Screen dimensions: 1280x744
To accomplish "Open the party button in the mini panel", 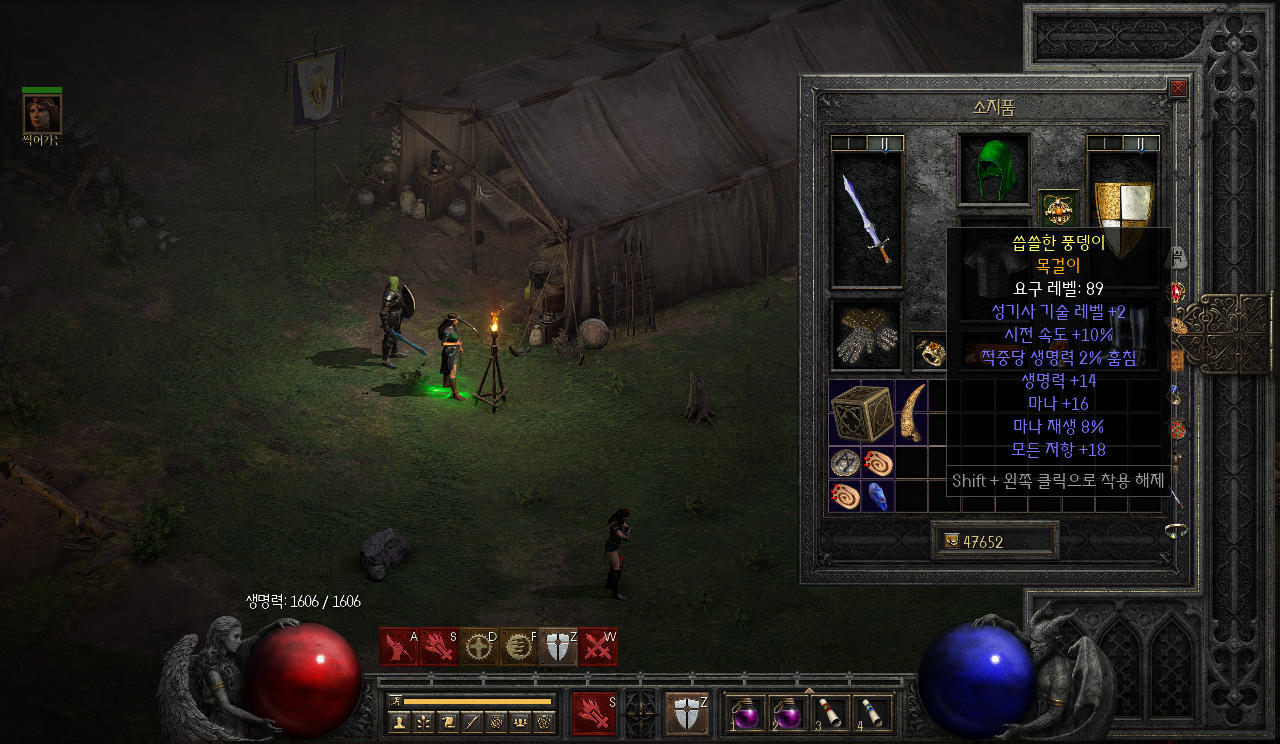I will click(520, 721).
